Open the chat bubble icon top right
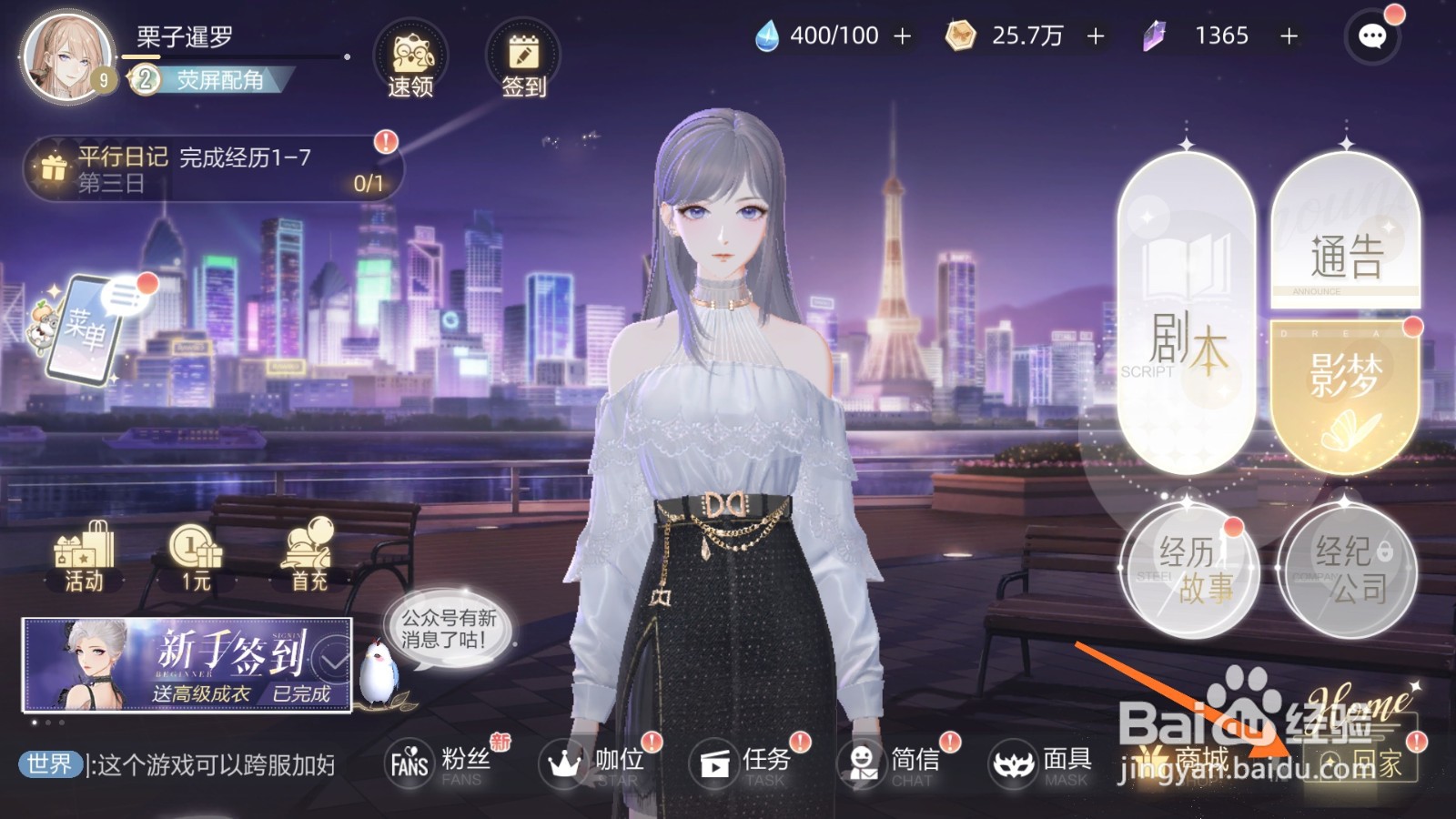This screenshot has width=1456, height=819. coord(1371,38)
